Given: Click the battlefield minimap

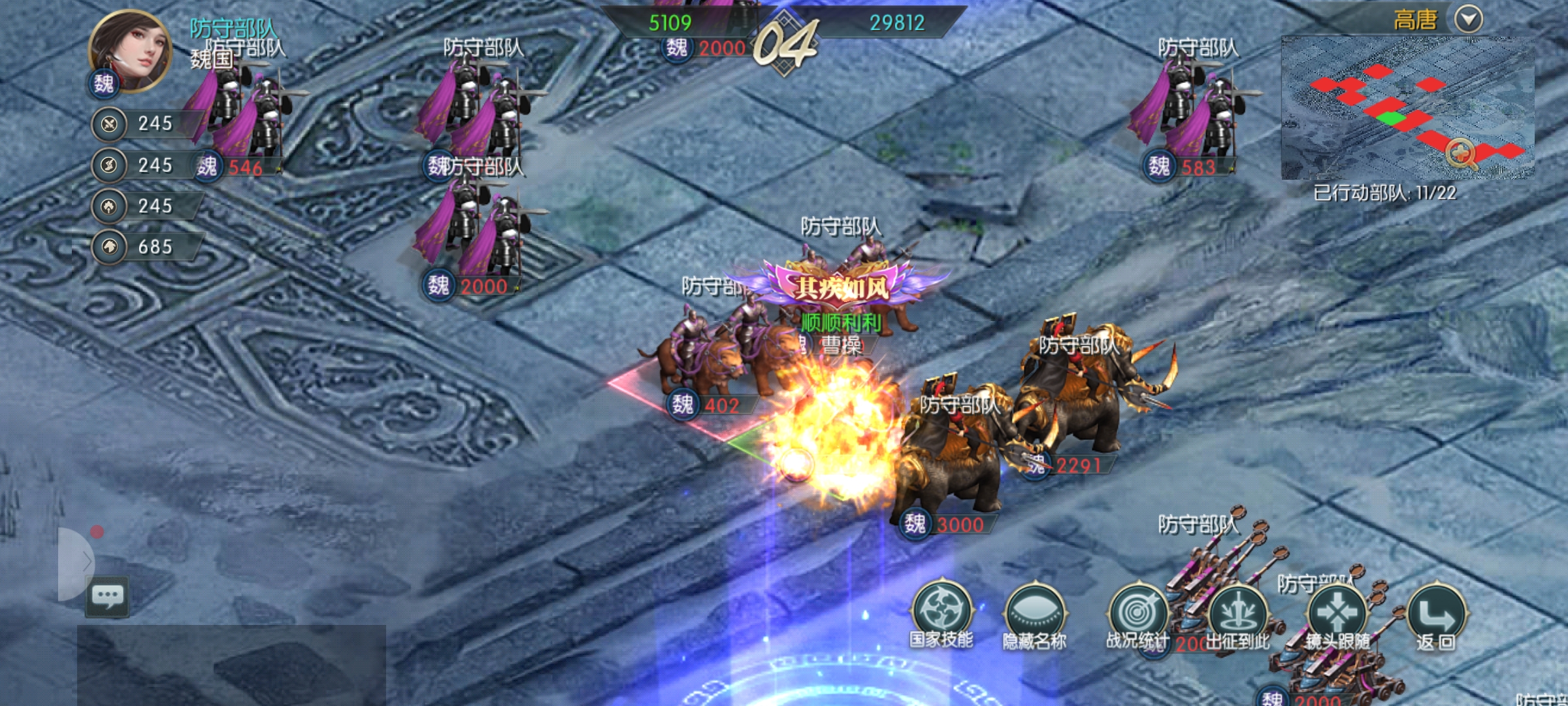Looking at the screenshot, I should click(x=1372, y=108).
